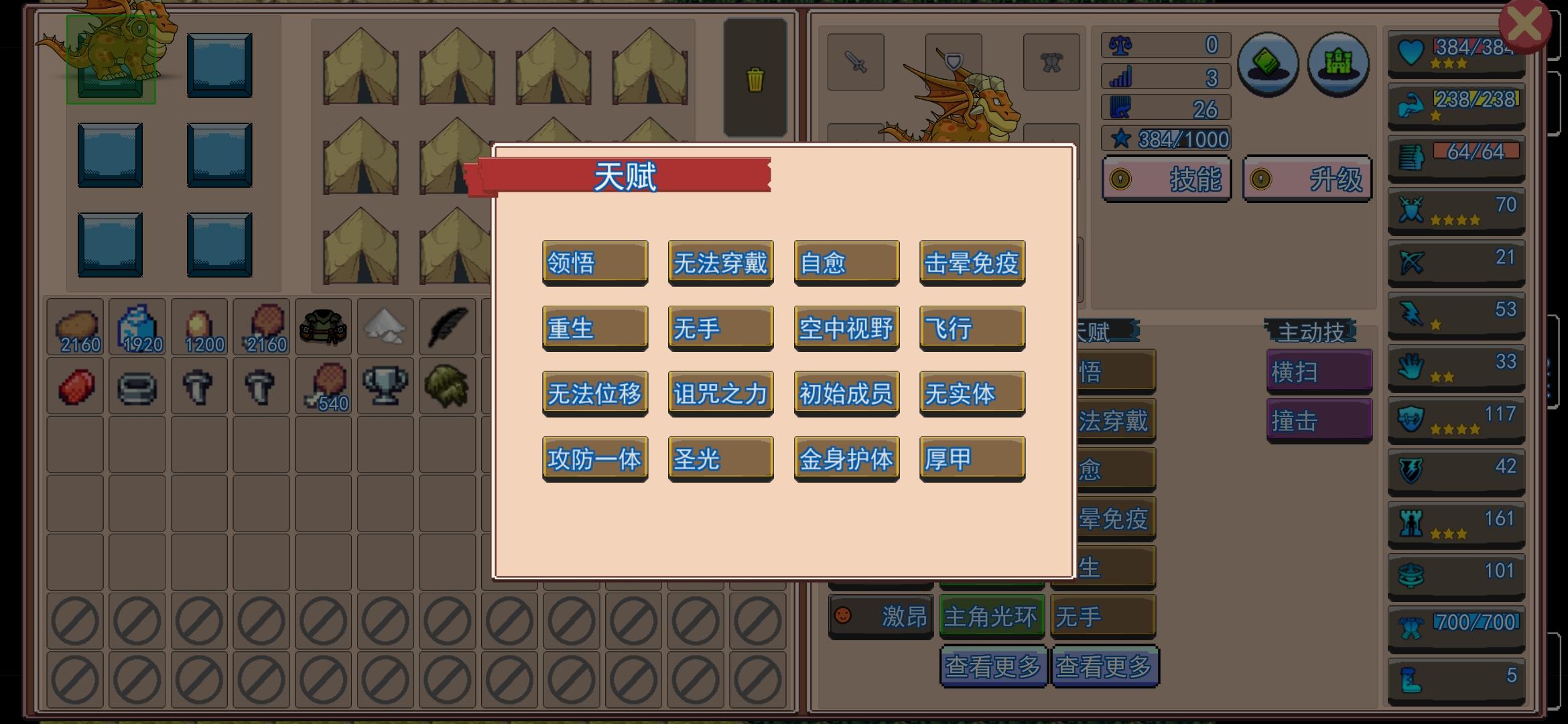Open the green castle icon
Image resolution: width=1568 pixels, height=724 pixels.
(1337, 66)
